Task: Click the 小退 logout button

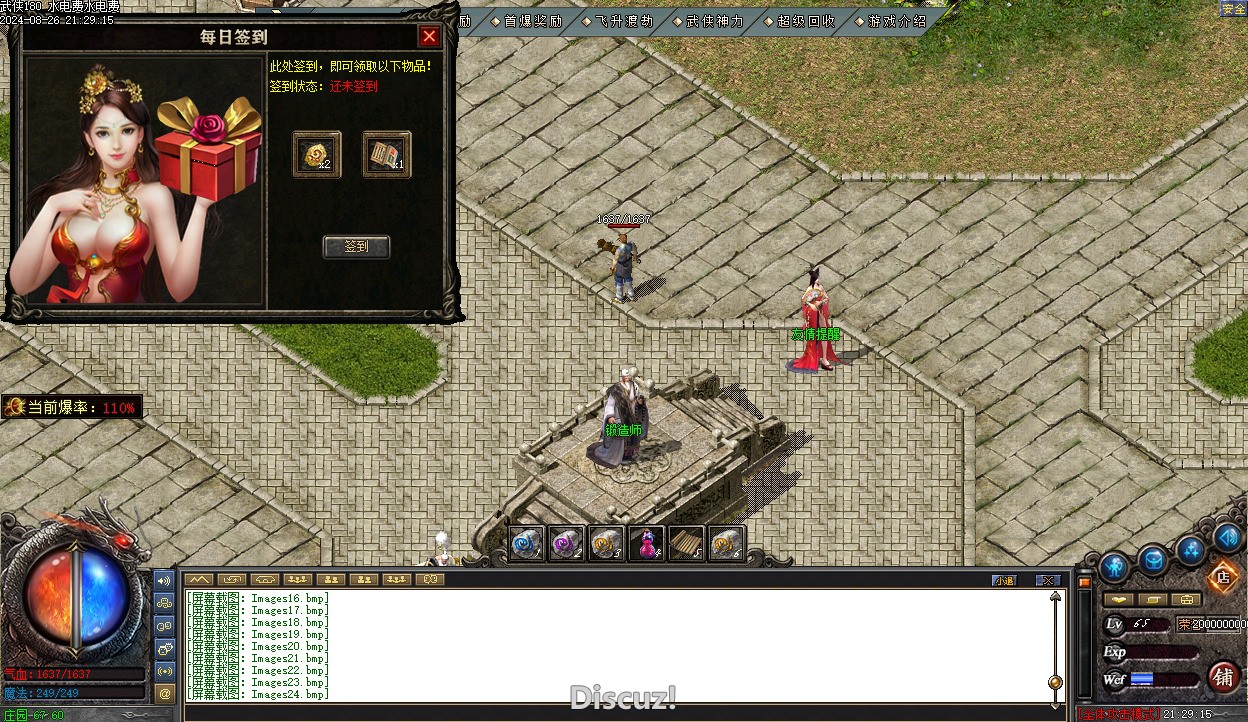Action: [1003, 580]
